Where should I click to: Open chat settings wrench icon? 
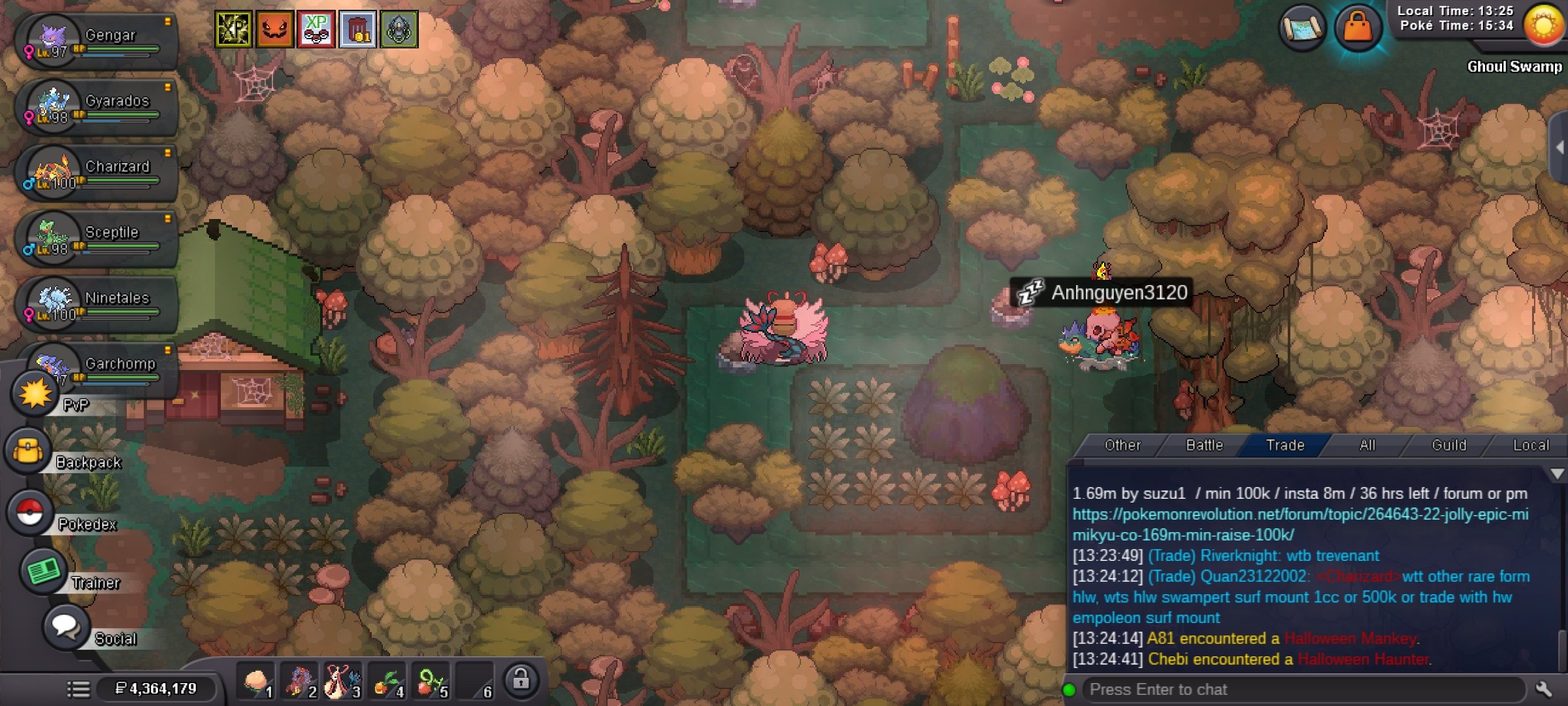(x=1544, y=690)
